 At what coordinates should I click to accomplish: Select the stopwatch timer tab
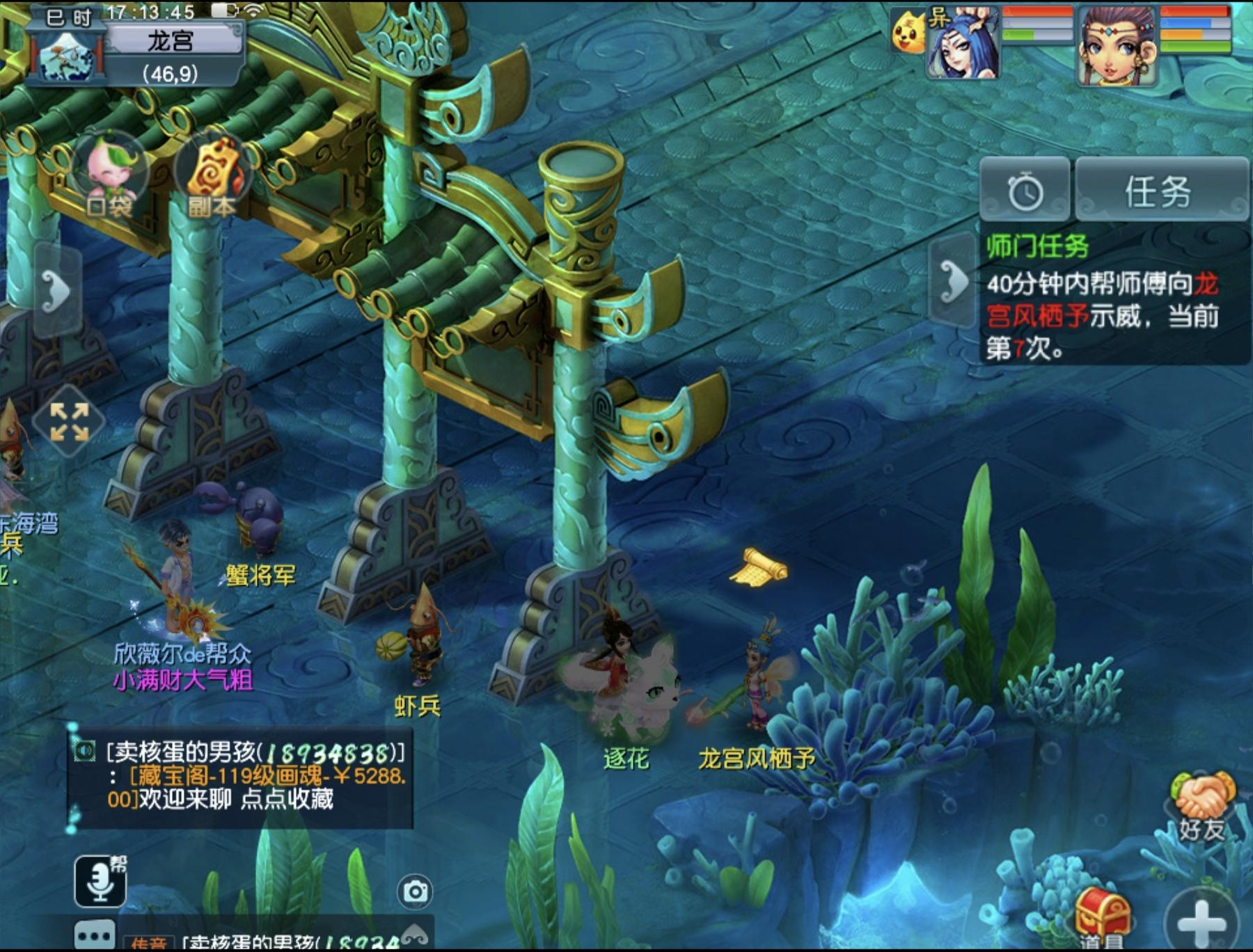1025,190
